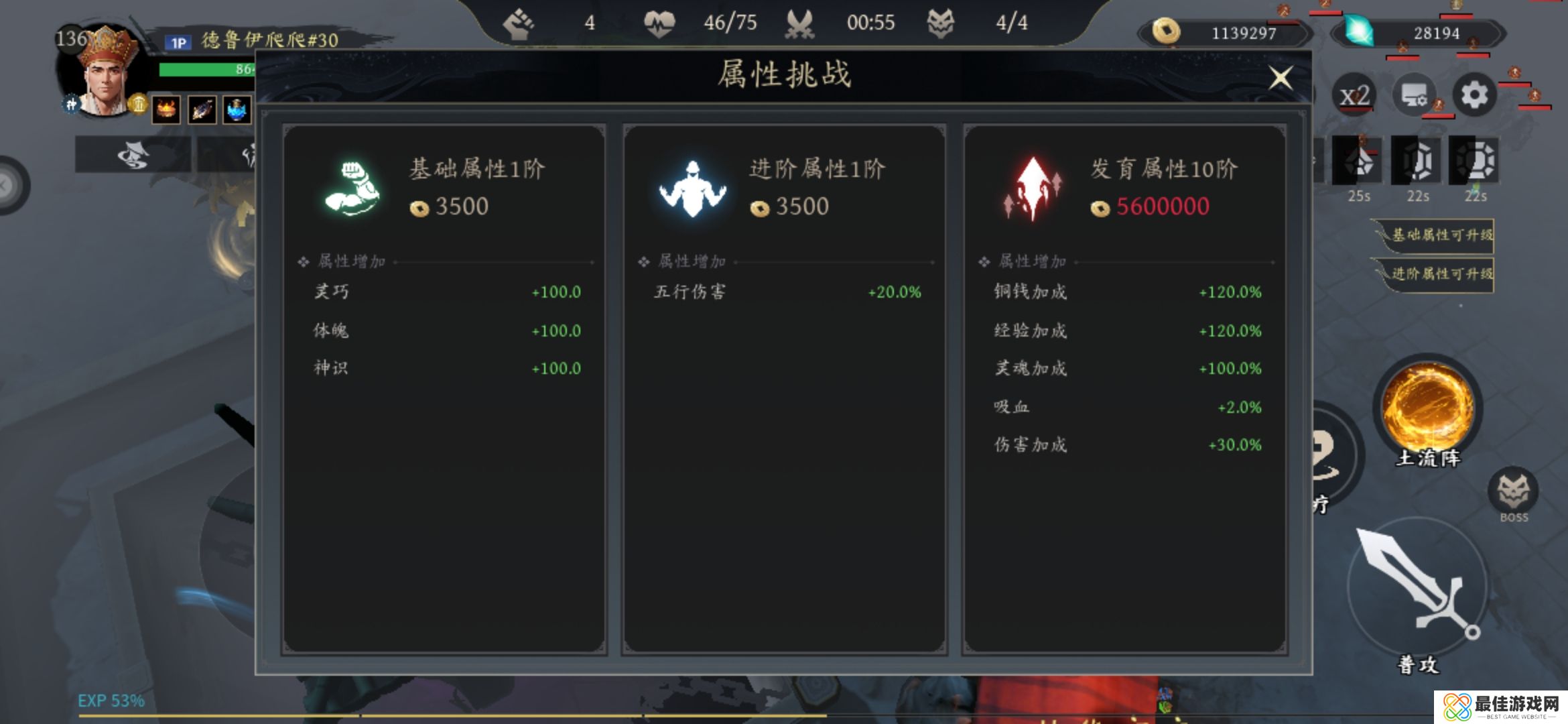Screen dimensions: 1568x724
Task: Activate the 土流阵 skill
Action: pyautogui.click(x=1428, y=408)
